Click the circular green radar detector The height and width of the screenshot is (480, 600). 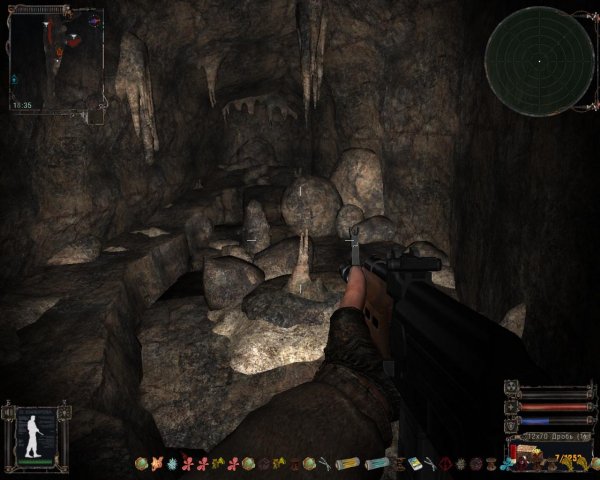coord(539,61)
